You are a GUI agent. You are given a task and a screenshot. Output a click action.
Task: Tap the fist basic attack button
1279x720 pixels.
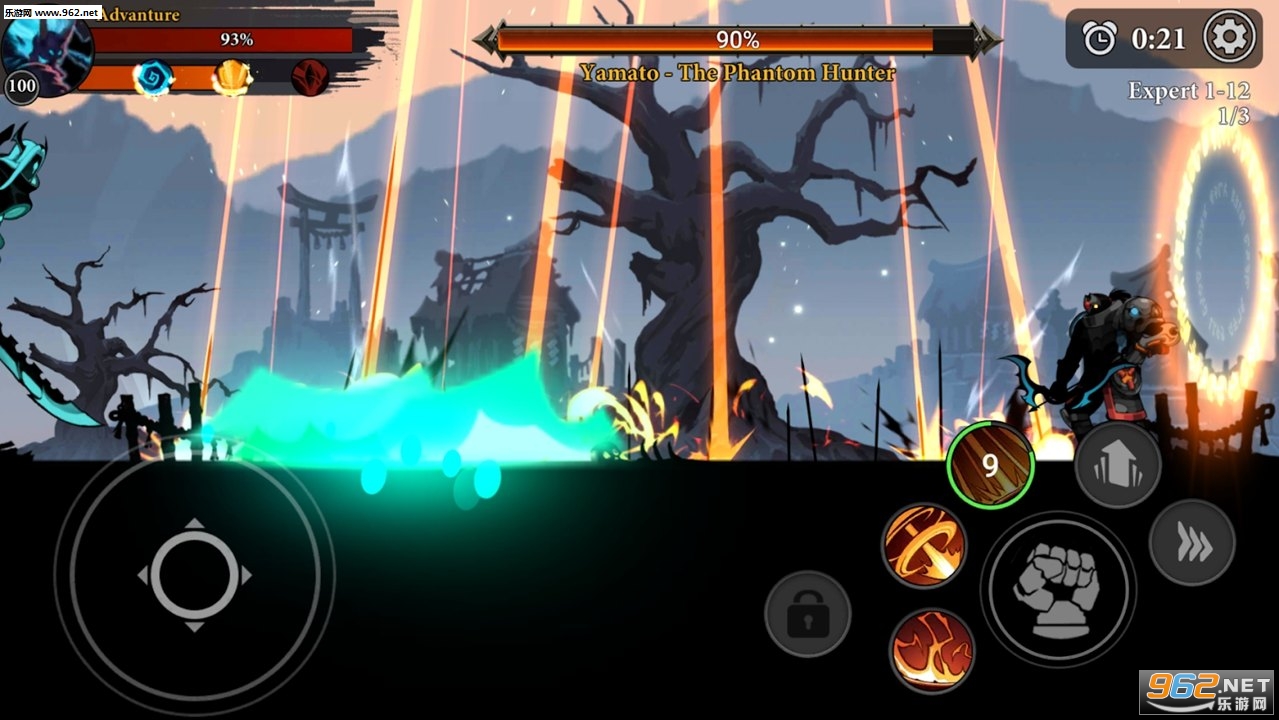click(x=1057, y=589)
